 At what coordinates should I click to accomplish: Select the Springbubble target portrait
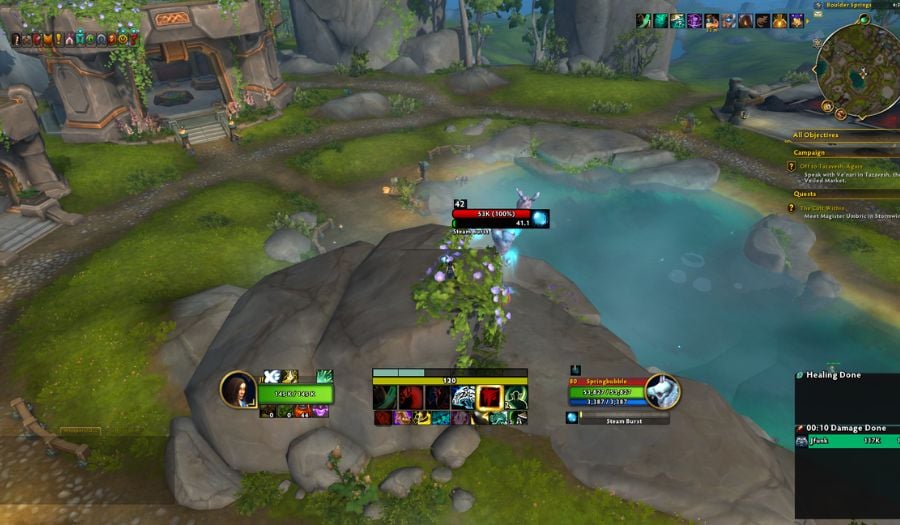click(662, 392)
